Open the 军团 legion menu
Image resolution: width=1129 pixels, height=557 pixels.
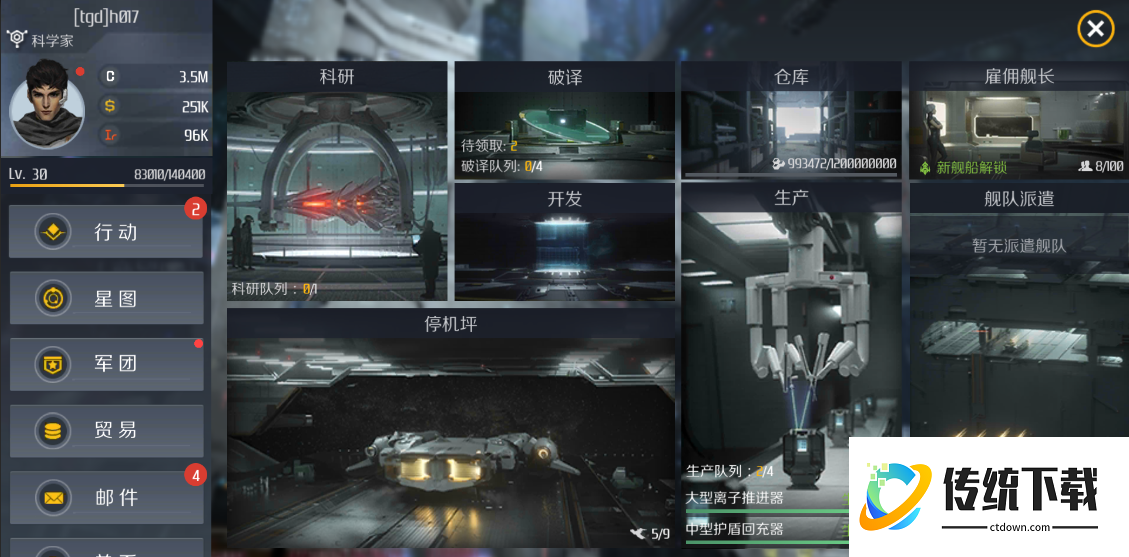(107, 364)
